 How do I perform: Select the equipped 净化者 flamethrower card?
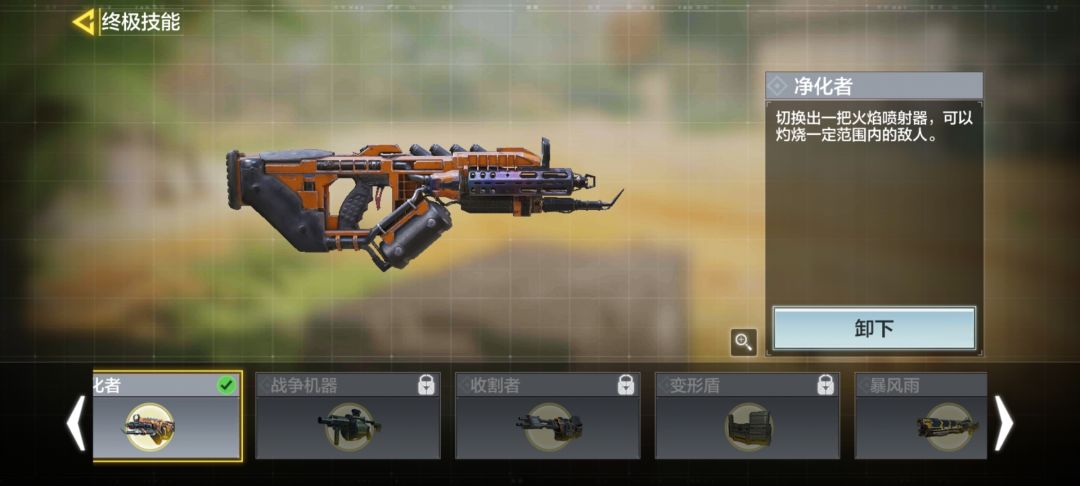coord(167,417)
